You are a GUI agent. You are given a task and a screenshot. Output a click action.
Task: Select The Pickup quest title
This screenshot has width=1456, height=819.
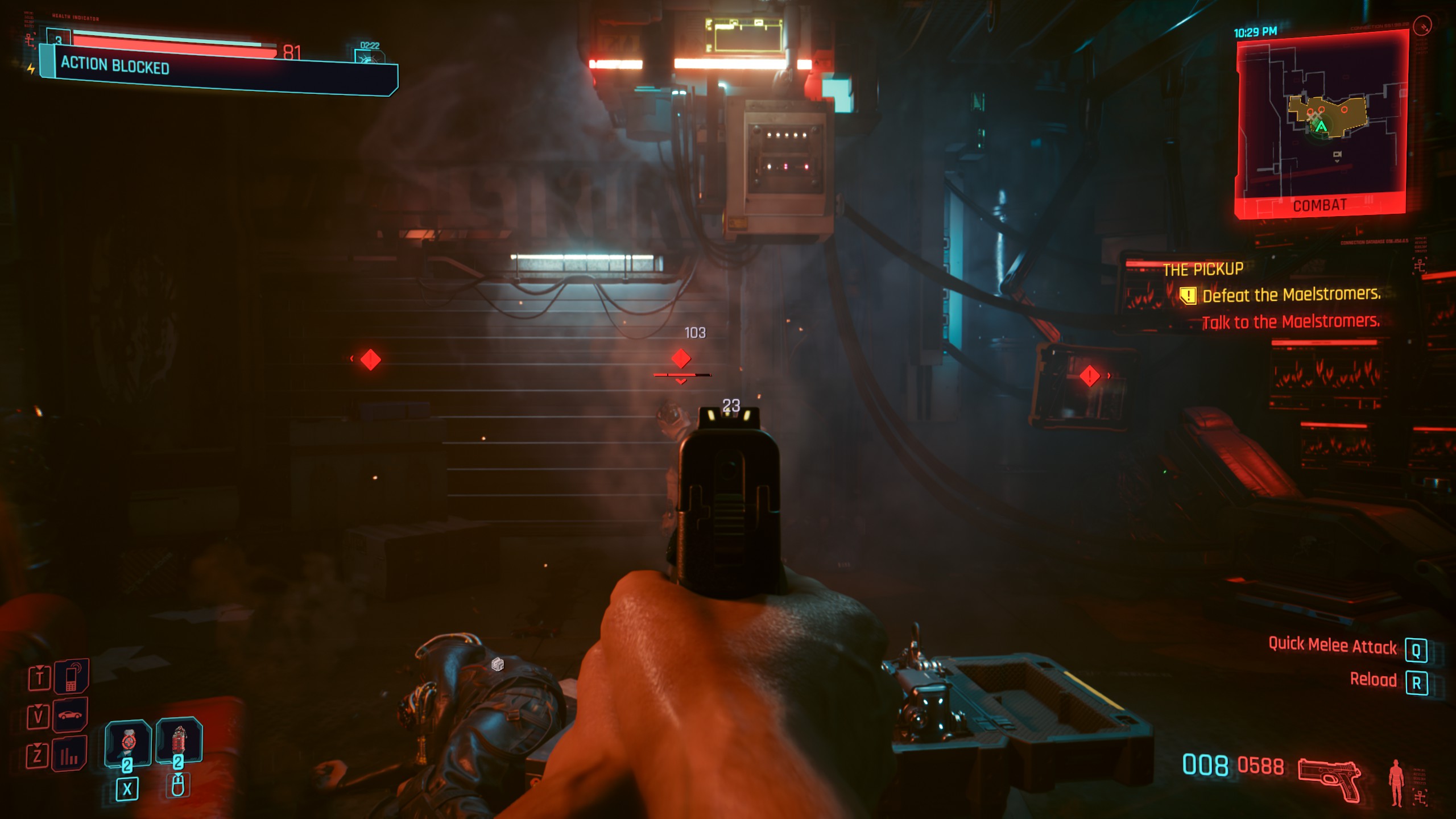coord(1202,269)
